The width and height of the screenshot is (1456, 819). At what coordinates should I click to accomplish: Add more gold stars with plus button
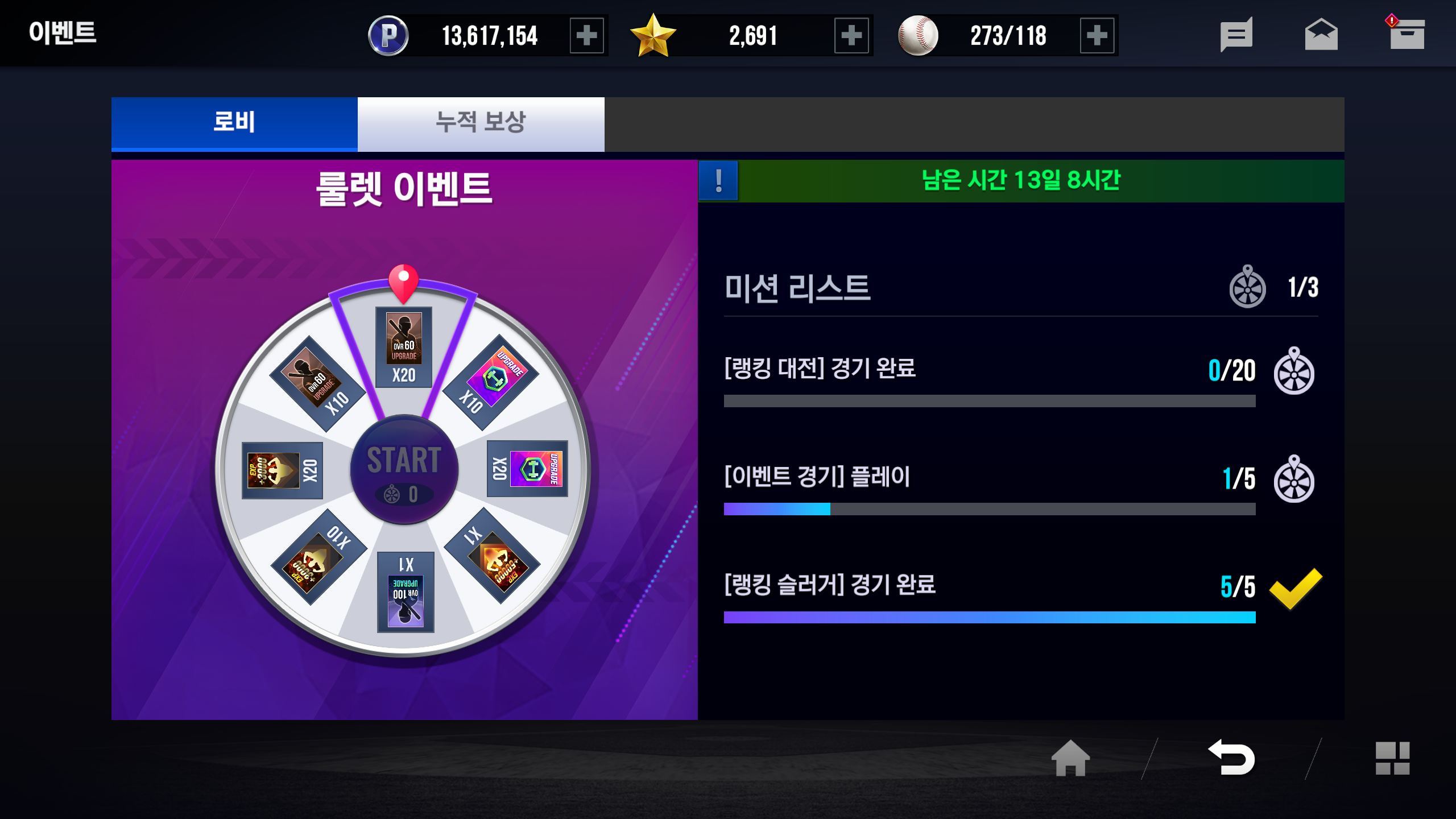[851, 36]
